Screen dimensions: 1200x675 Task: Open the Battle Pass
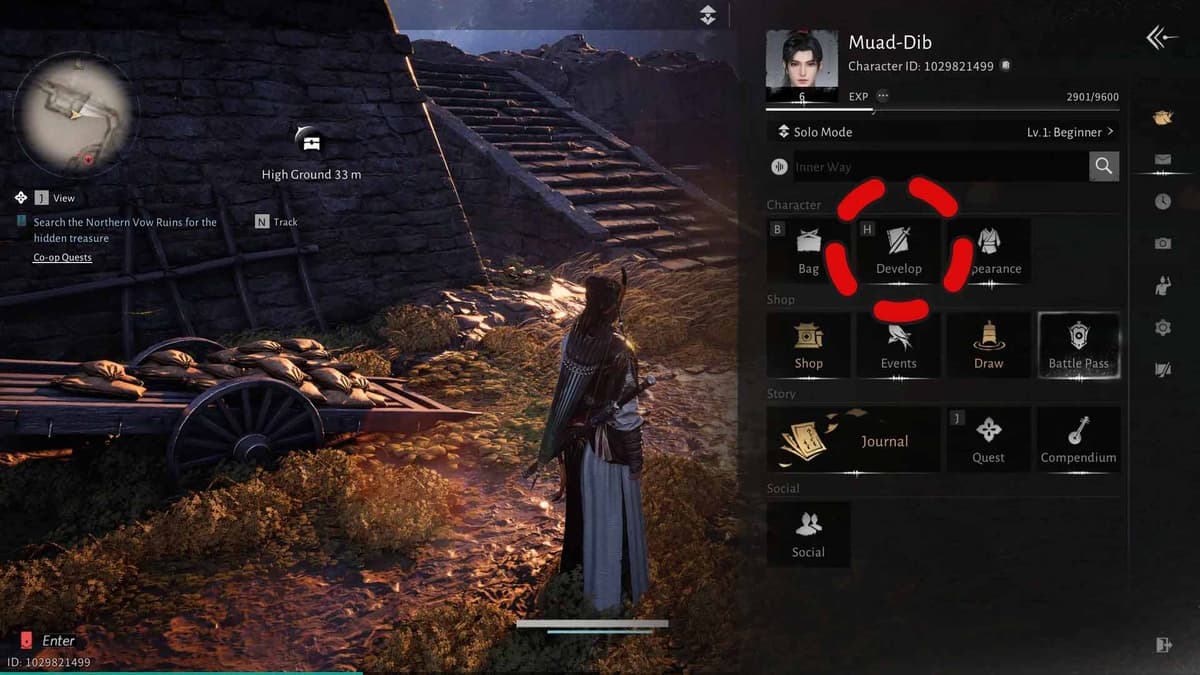pyautogui.click(x=1078, y=346)
